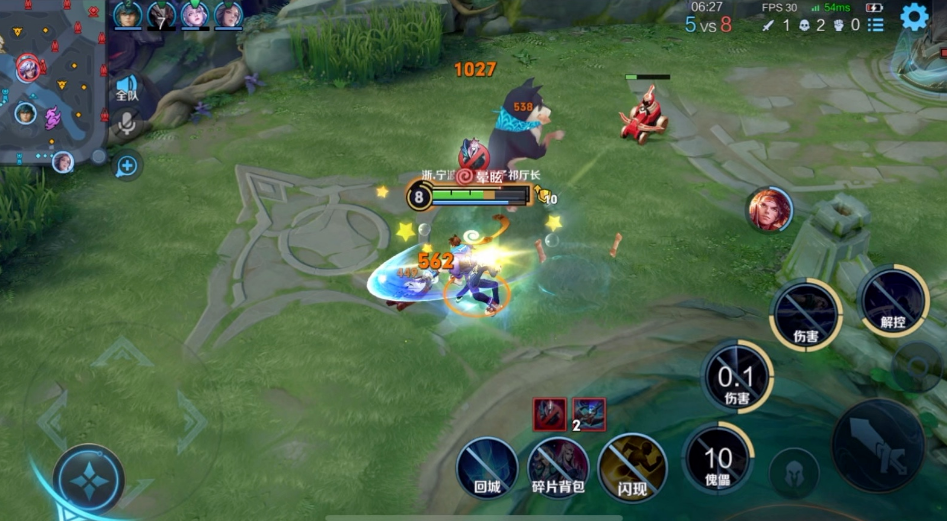The height and width of the screenshot is (521, 947).
Task: Open the settings gear
Action: pyautogui.click(x=914, y=17)
